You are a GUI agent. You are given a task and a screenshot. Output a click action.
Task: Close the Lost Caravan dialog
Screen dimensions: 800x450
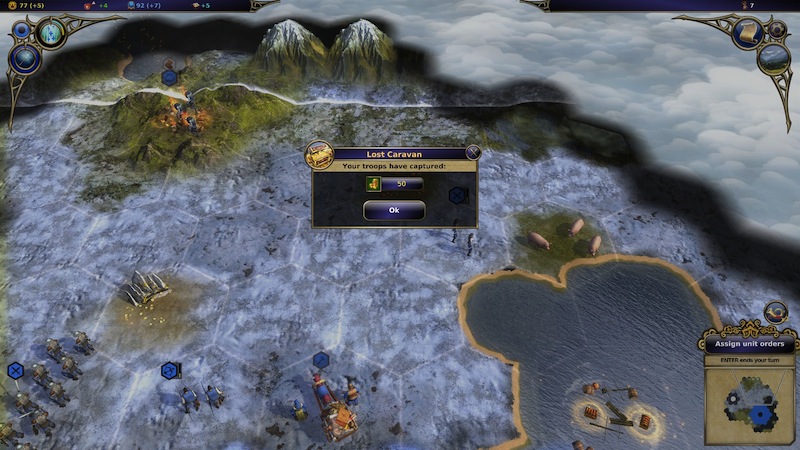click(473, 153)
